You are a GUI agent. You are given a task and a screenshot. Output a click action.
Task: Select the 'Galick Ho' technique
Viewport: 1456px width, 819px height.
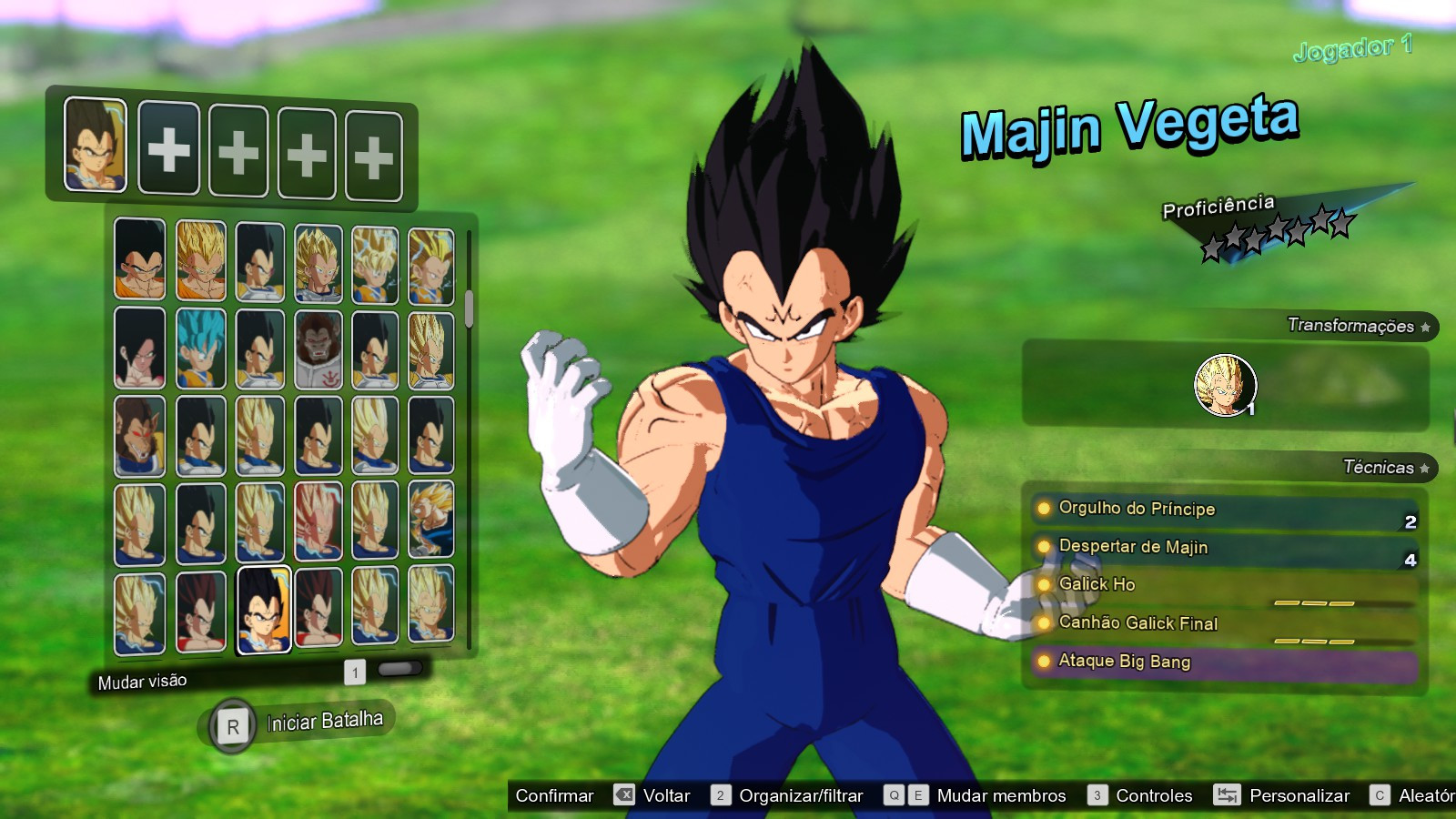(x=1095, y=585)
